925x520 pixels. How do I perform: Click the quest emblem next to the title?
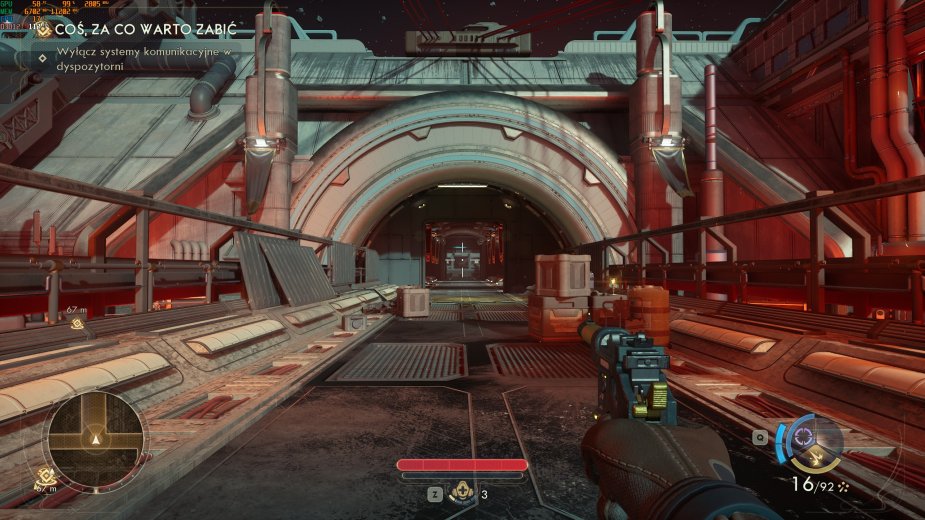(x=43, y=30)
